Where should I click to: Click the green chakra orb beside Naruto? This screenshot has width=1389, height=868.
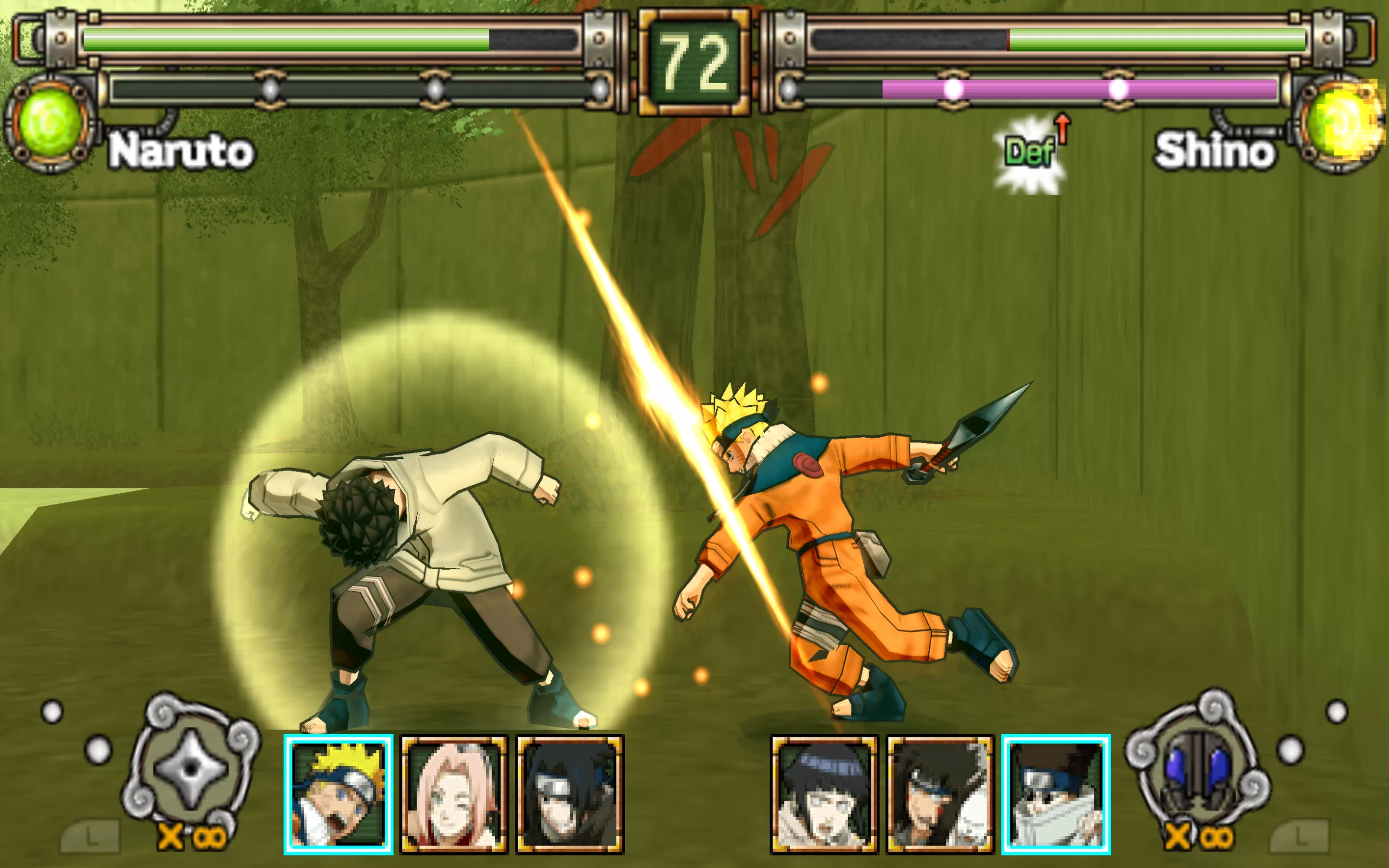49,122
